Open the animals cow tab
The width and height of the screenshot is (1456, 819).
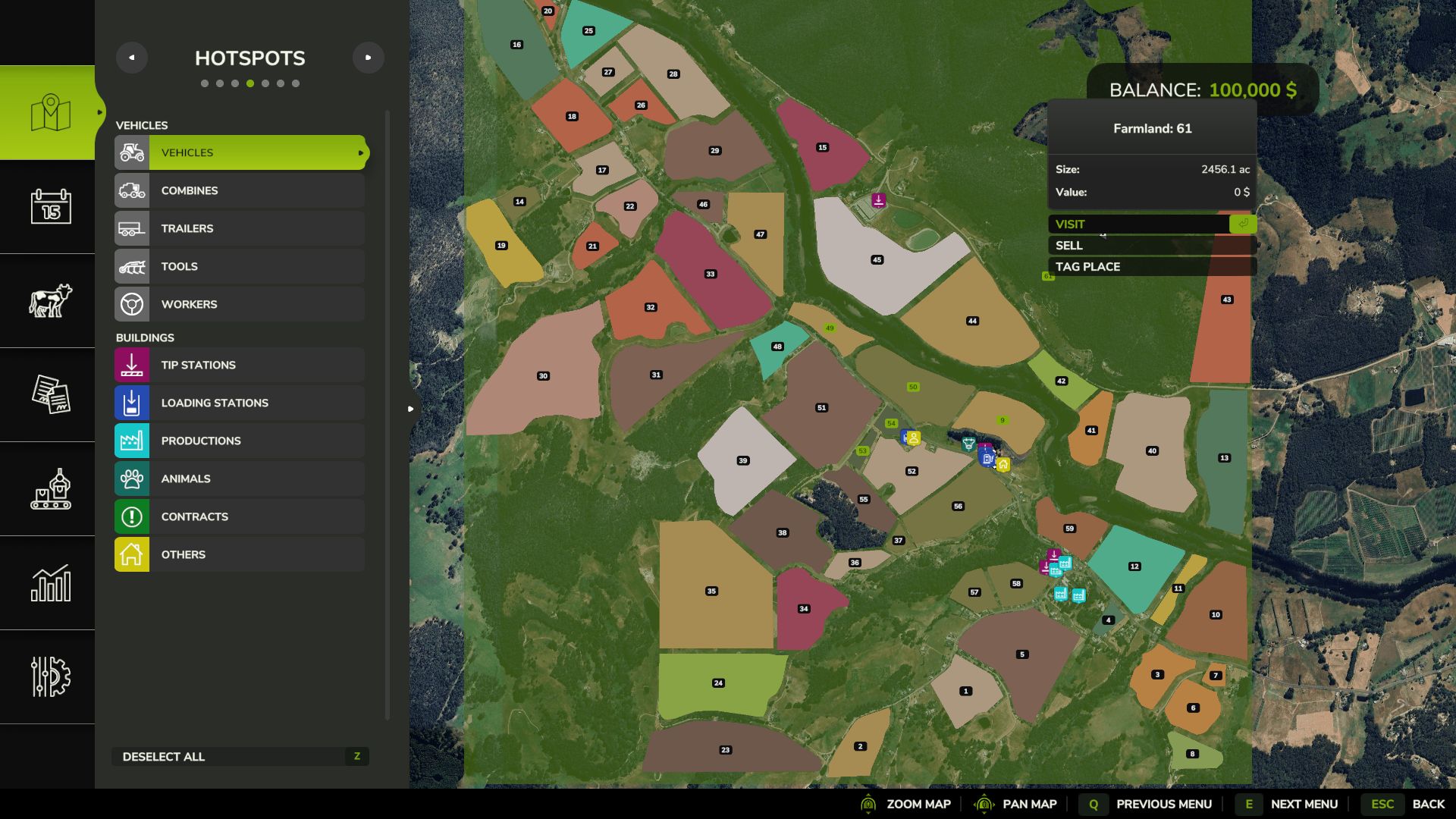50,300
